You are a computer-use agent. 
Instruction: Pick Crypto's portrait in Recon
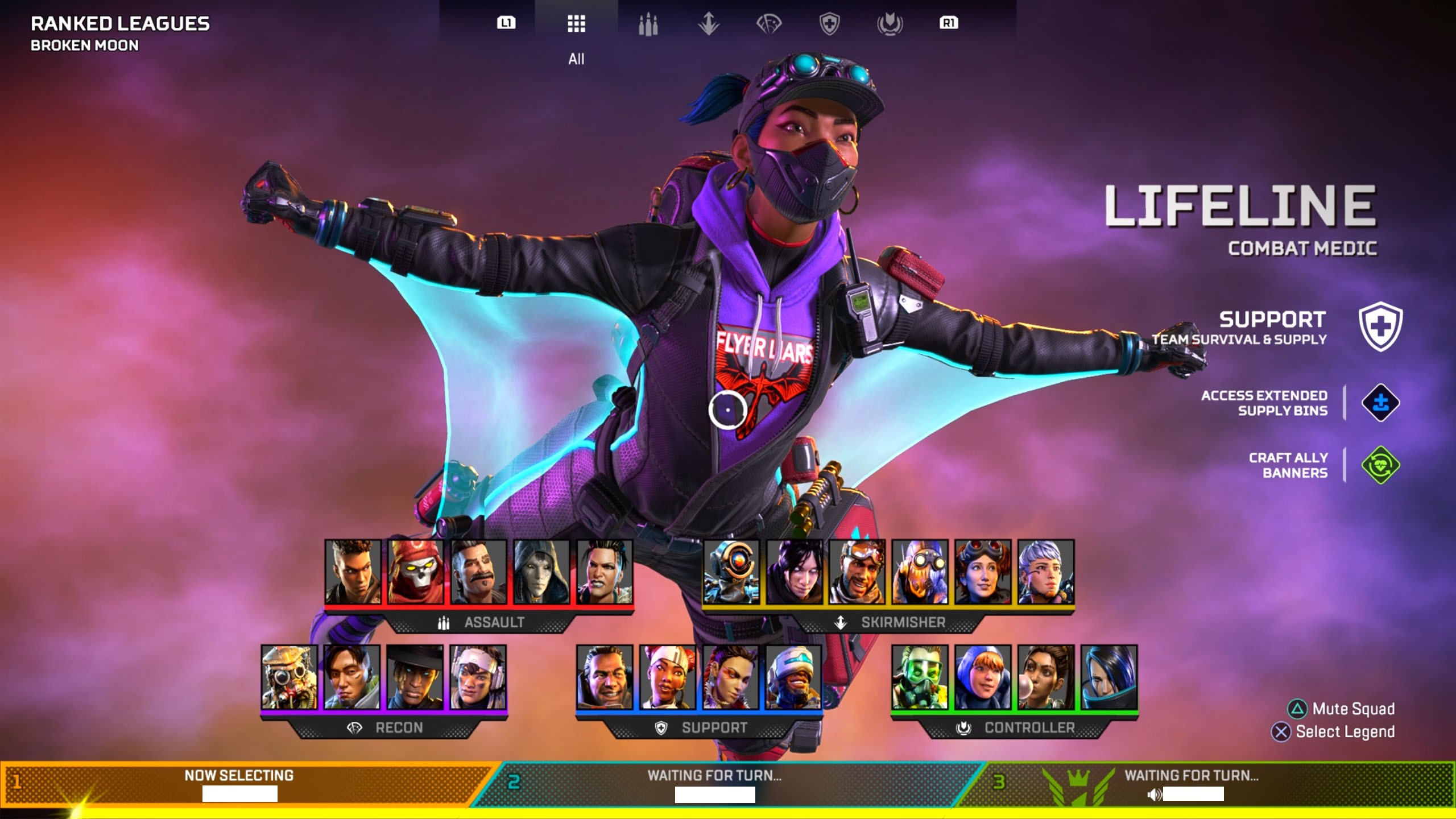352,677
